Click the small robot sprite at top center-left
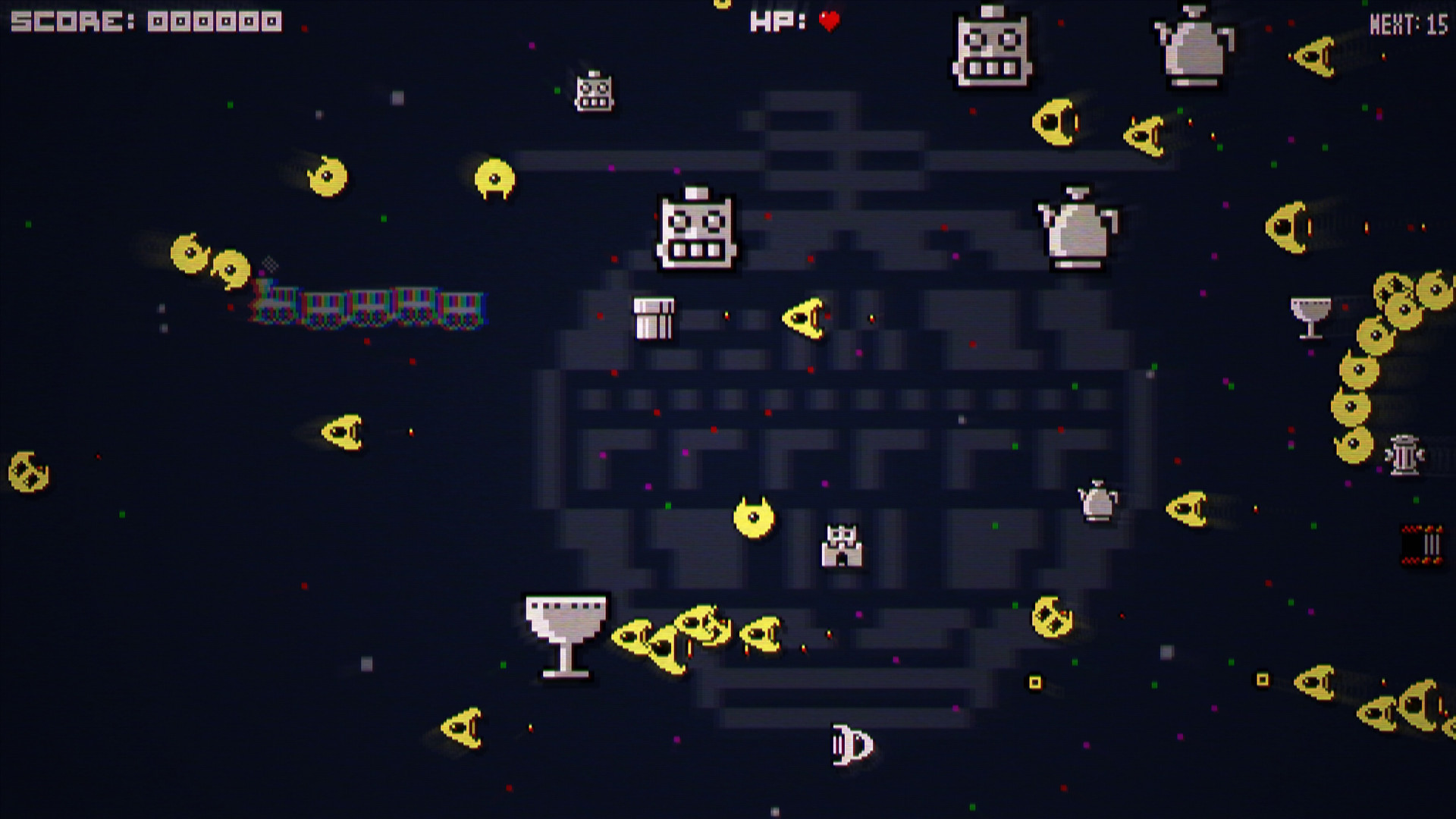 click(594, 96)
